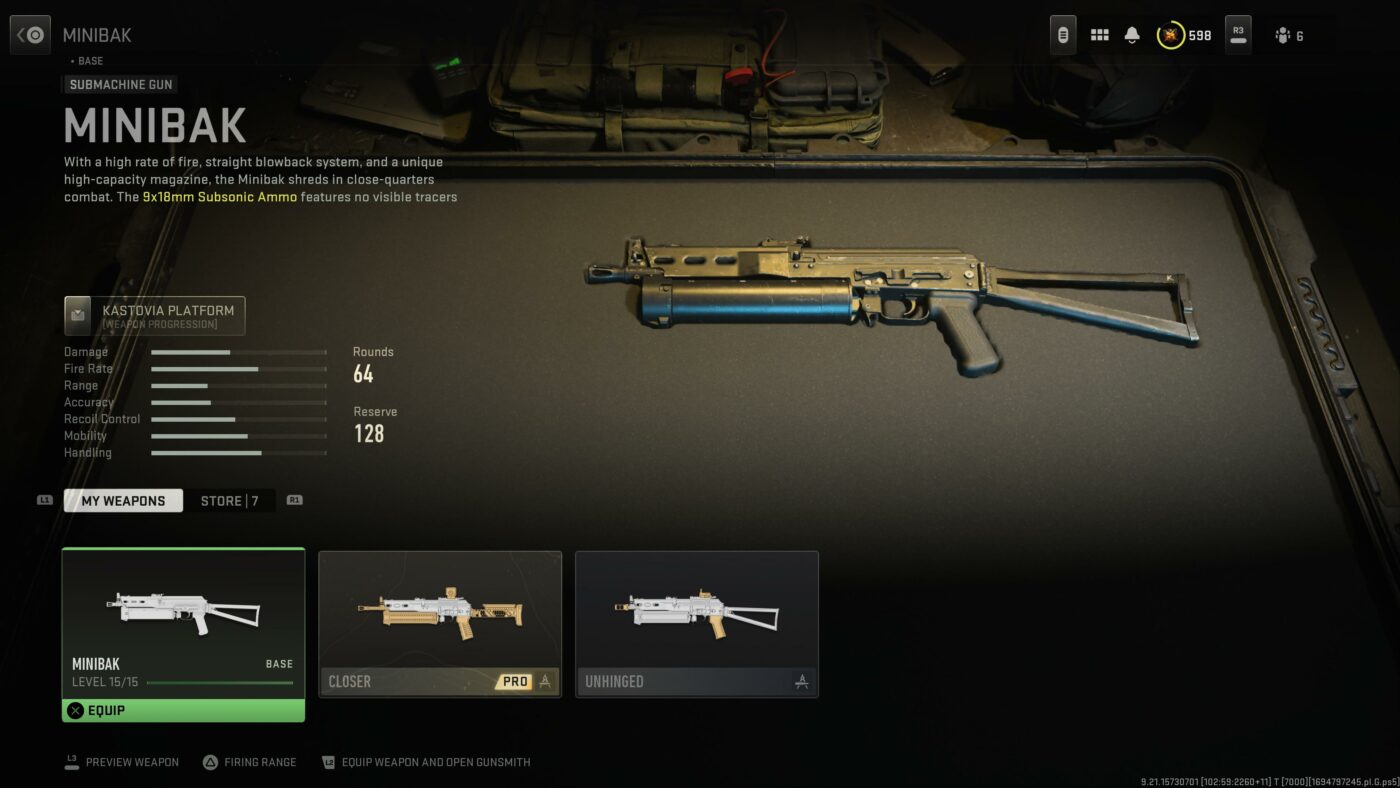Select the MY WEAPONS tab
Screen dimensions: 1400x788
click(x=123, y=500)
